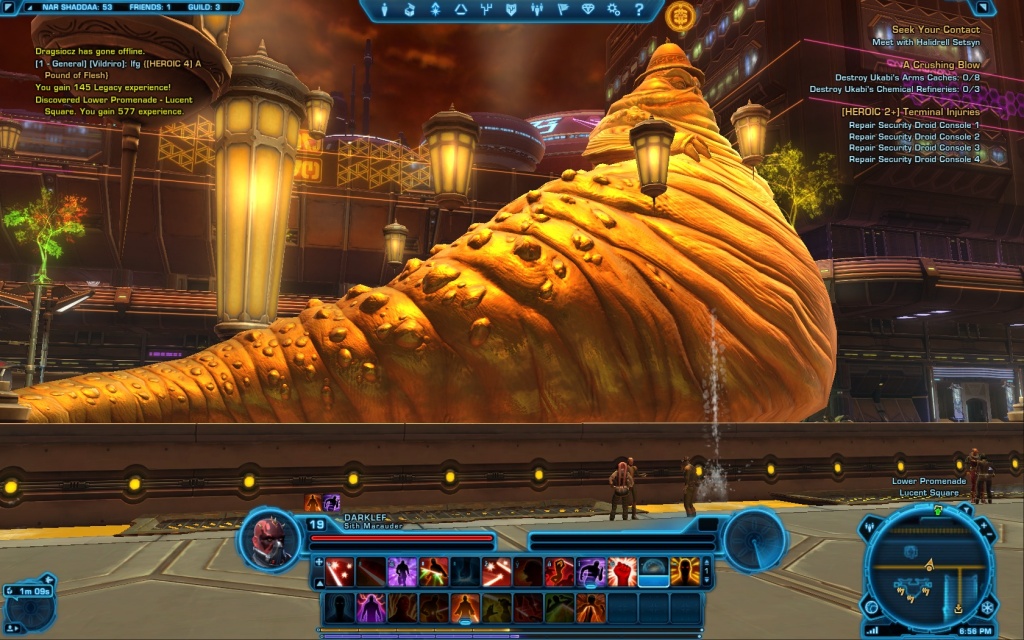
Task: Activate the red clenched fist ability
Action: [622, 571]
